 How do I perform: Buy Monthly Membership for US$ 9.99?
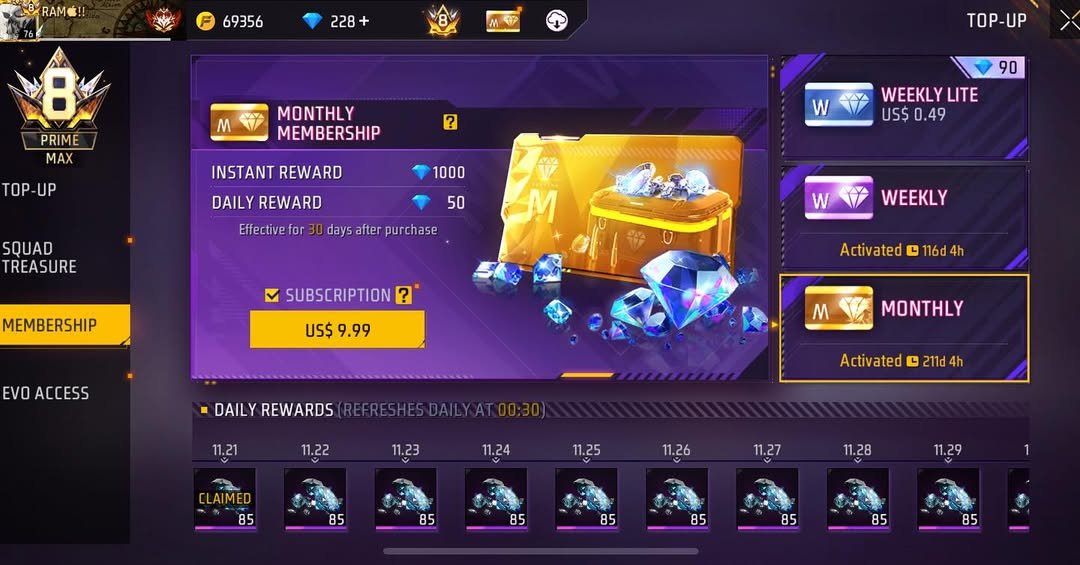[337, 330]
